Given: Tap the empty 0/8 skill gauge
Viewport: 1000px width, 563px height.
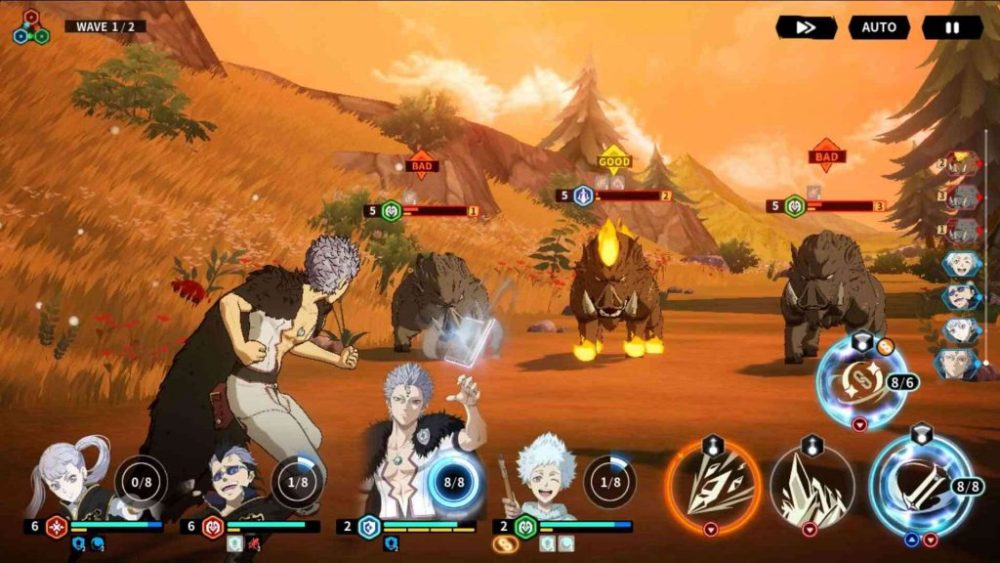Looking at the screenshot, I should [x=139, y=482].
